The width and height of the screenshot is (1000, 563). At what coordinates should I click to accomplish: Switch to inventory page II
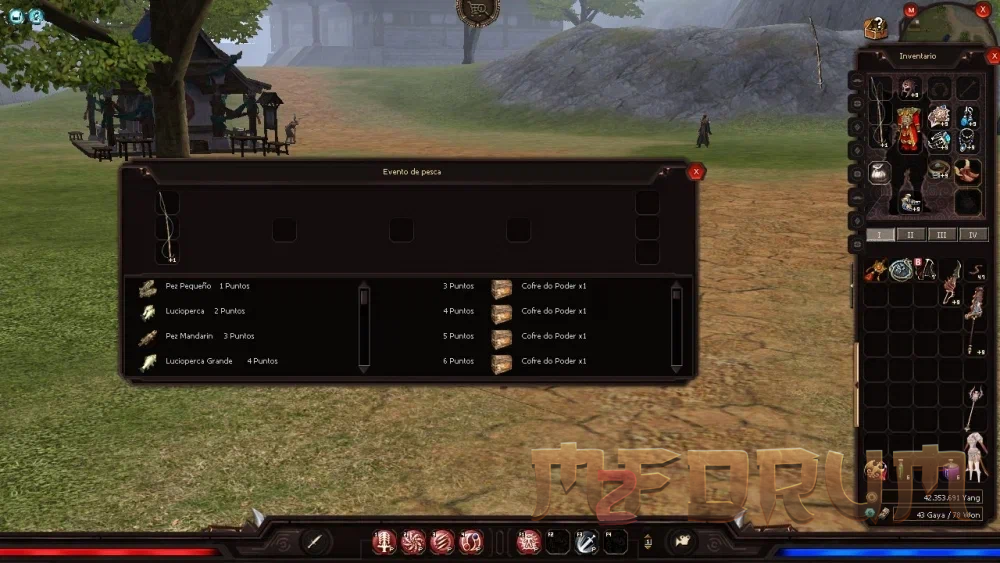coord(911,235)
